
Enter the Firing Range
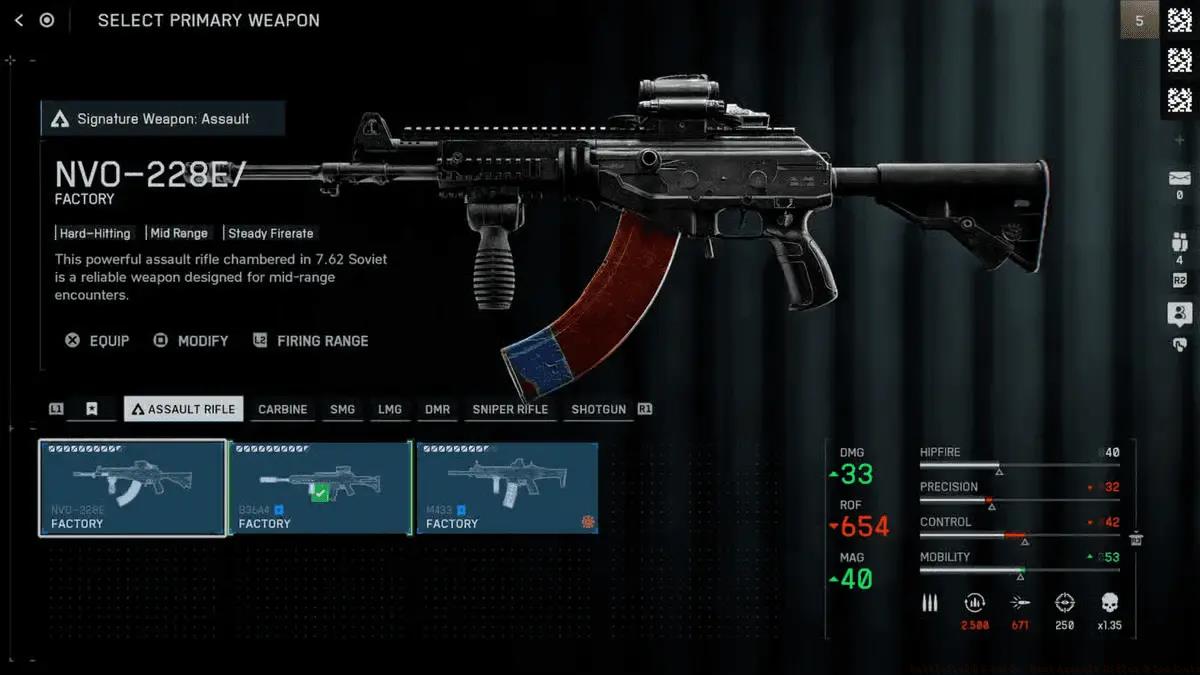point(311,341)
